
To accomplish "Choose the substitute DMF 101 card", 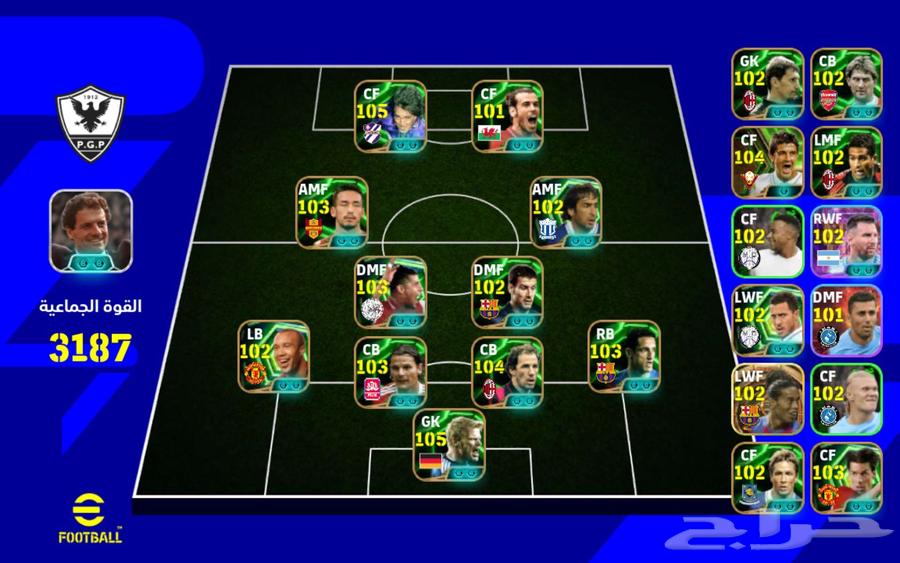I will 846,320.
